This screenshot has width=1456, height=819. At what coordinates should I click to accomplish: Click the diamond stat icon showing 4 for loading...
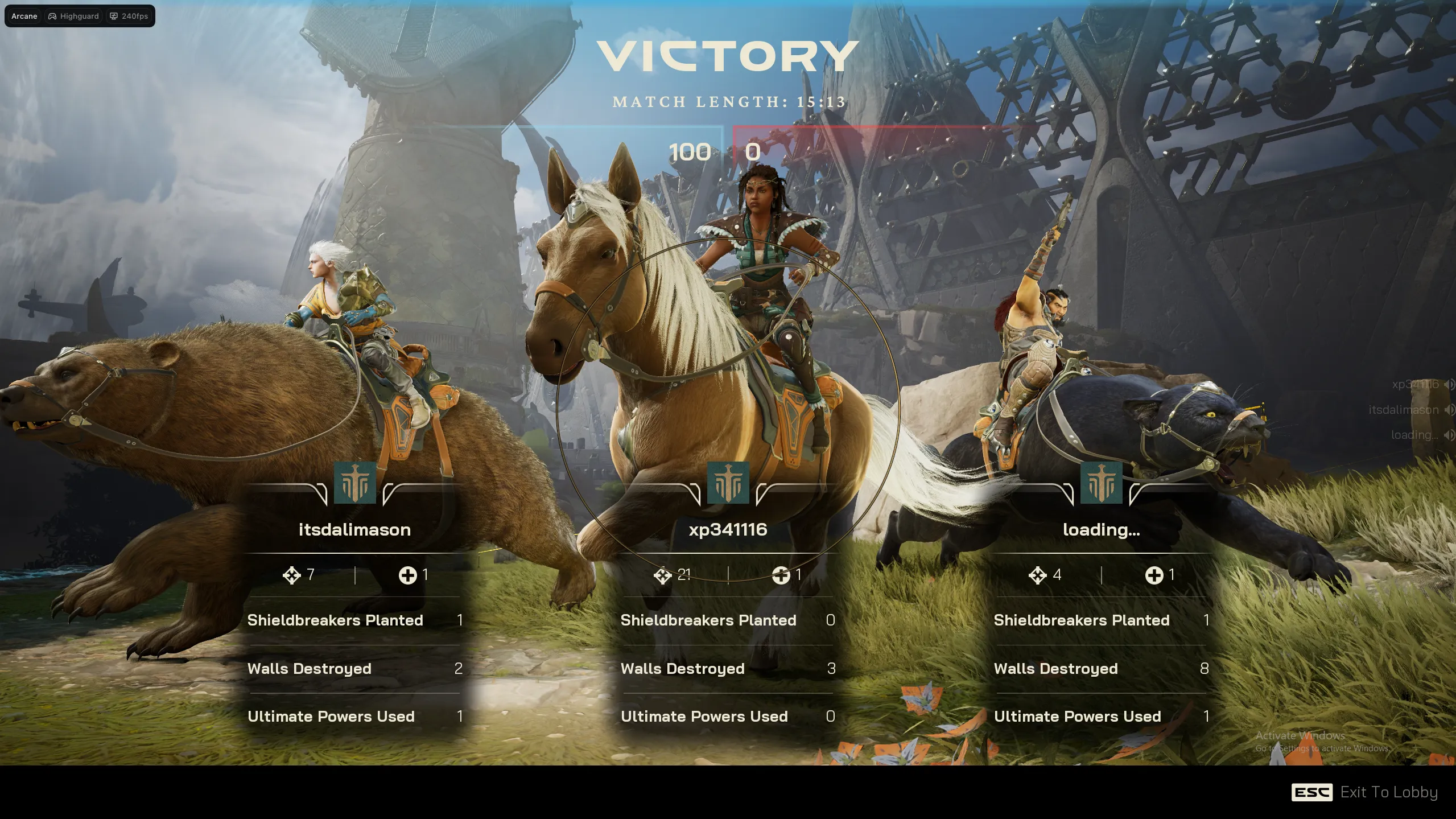[1037, 575]
